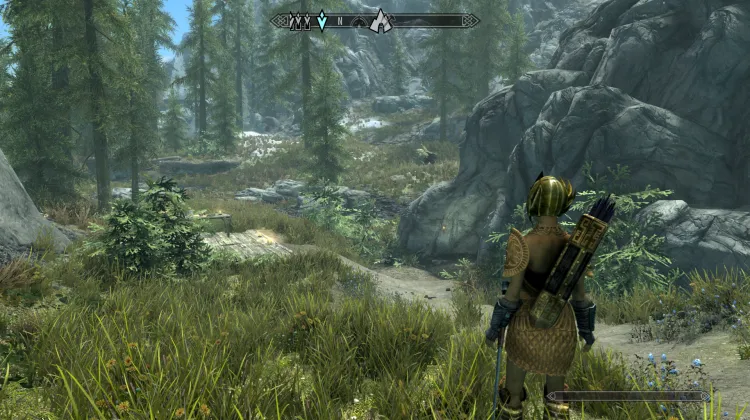The height and width of the screenshot is (420, 750).
Task: Click the fort marker on the compass
Action: click(x=299, y=22)
